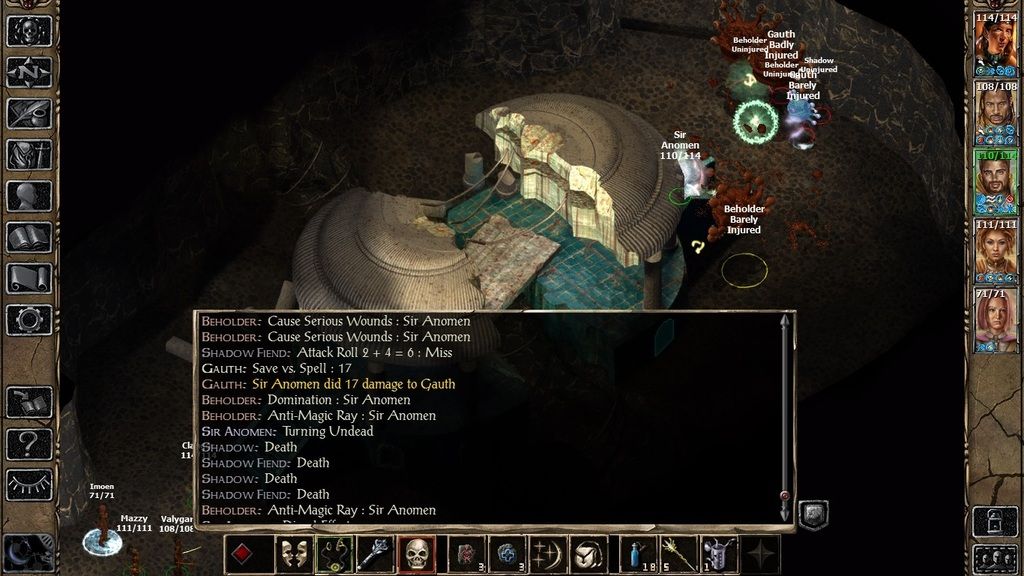Open the area map with compass icon
This screenshot has height=576, width=1024.
29,72
